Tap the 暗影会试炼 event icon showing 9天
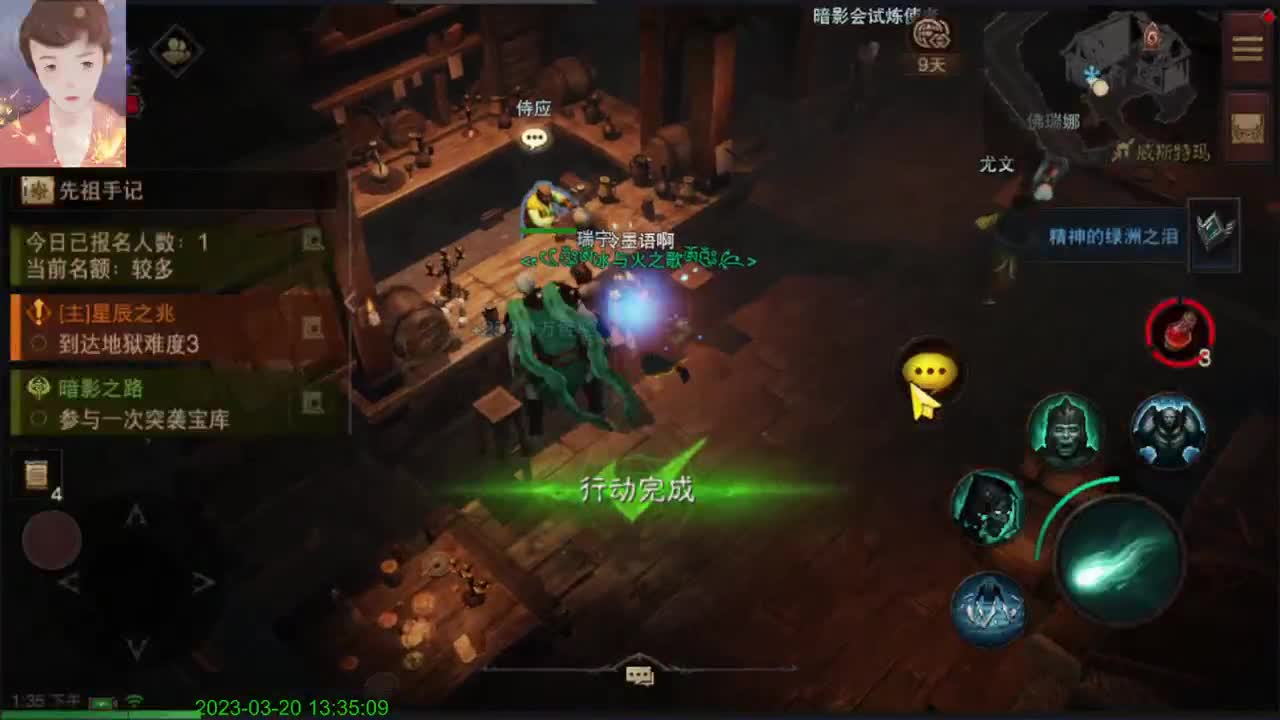Viewport: 1280px width, 720px height. click(x=931, y=40)
